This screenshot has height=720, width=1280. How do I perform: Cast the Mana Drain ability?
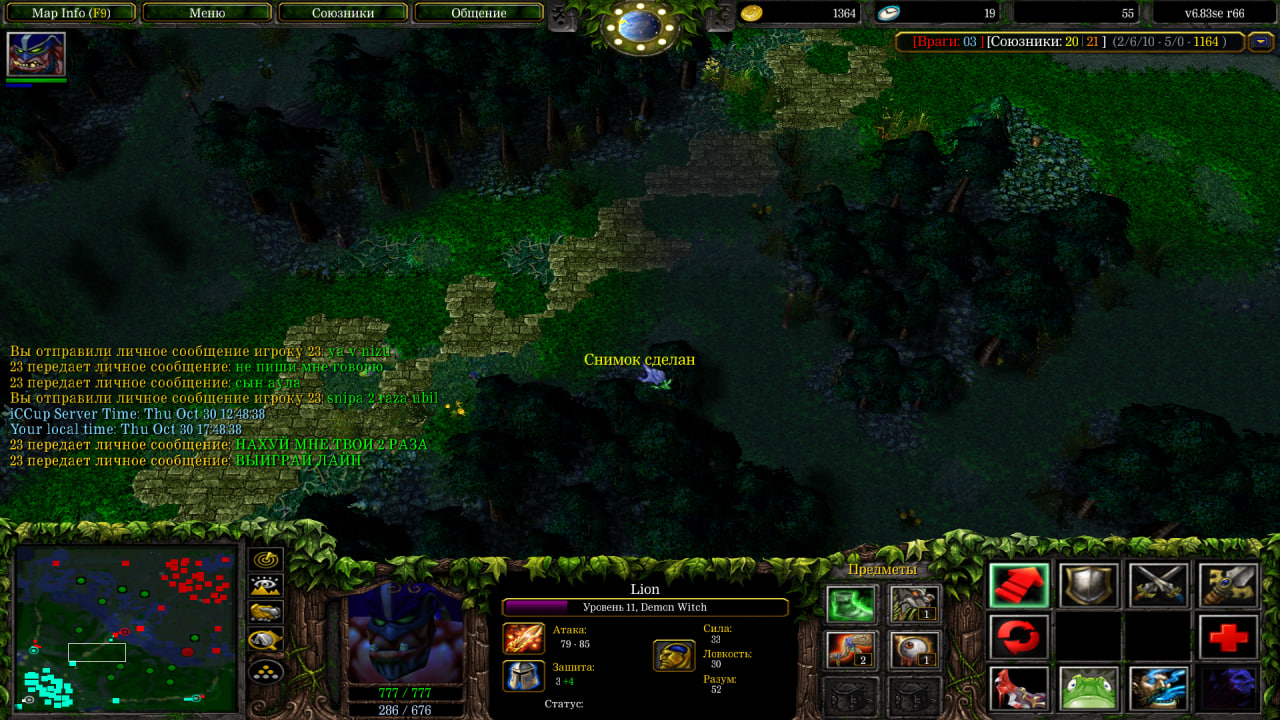click(x=1159, y=688)
